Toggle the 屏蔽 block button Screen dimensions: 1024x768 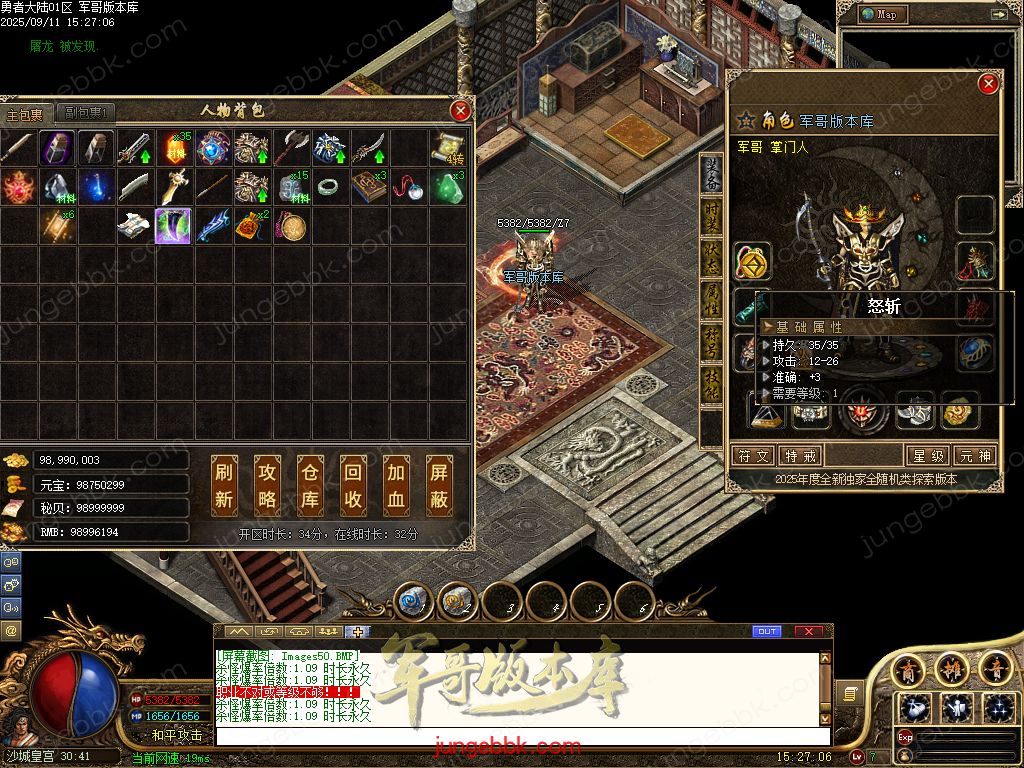[439, 484]
